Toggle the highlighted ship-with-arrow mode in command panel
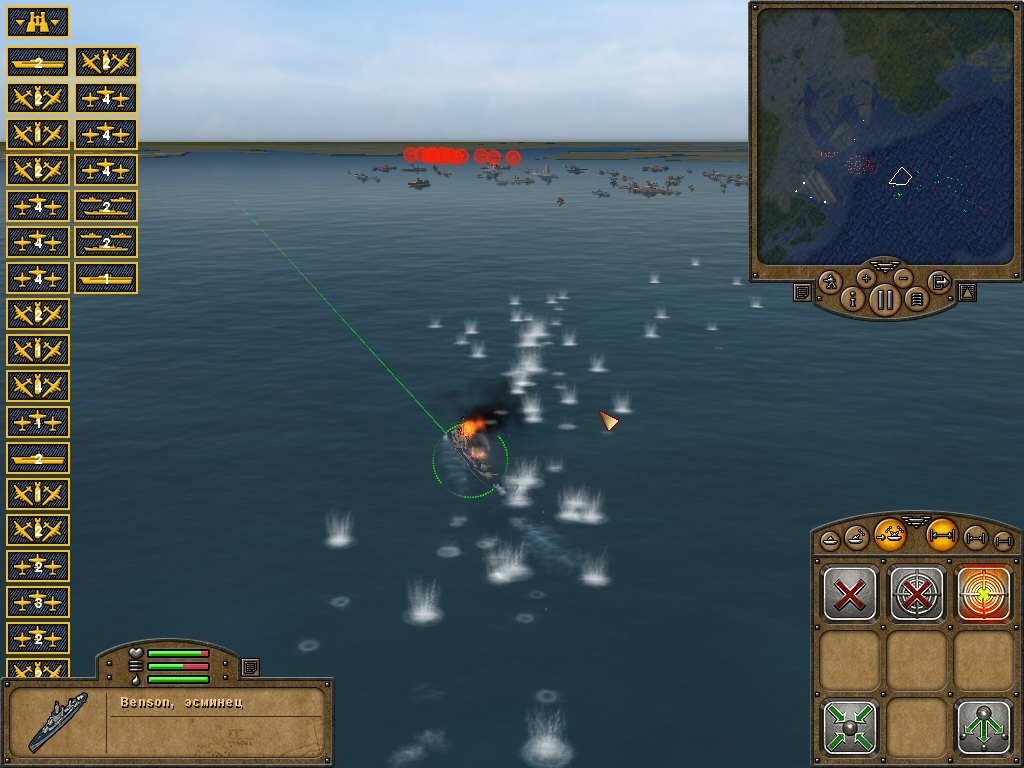This screenshot has height=768, width=1024. click(x=890, y=535)
